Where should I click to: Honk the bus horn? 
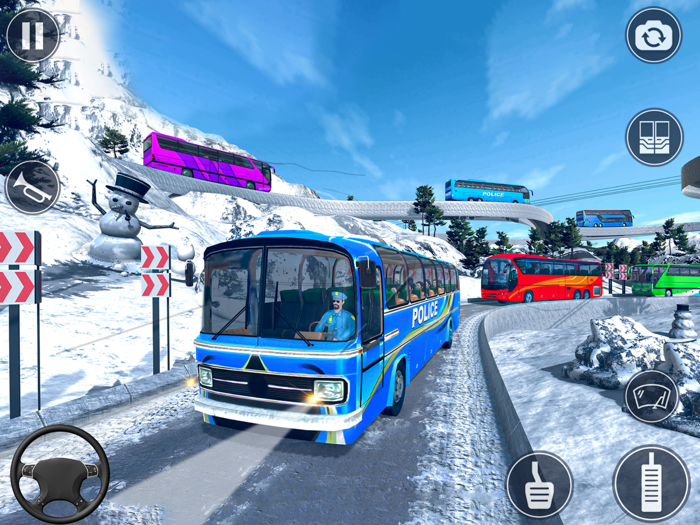tap(32, 187)
